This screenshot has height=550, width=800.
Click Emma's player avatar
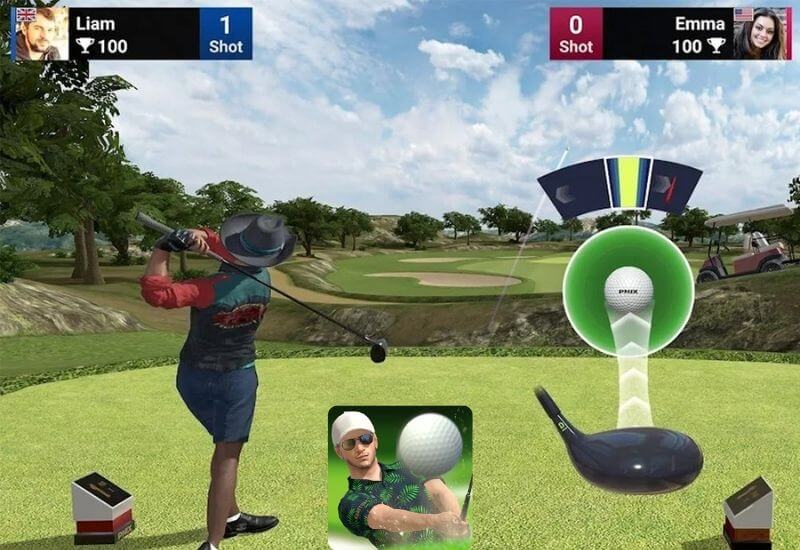click(759, 34)
